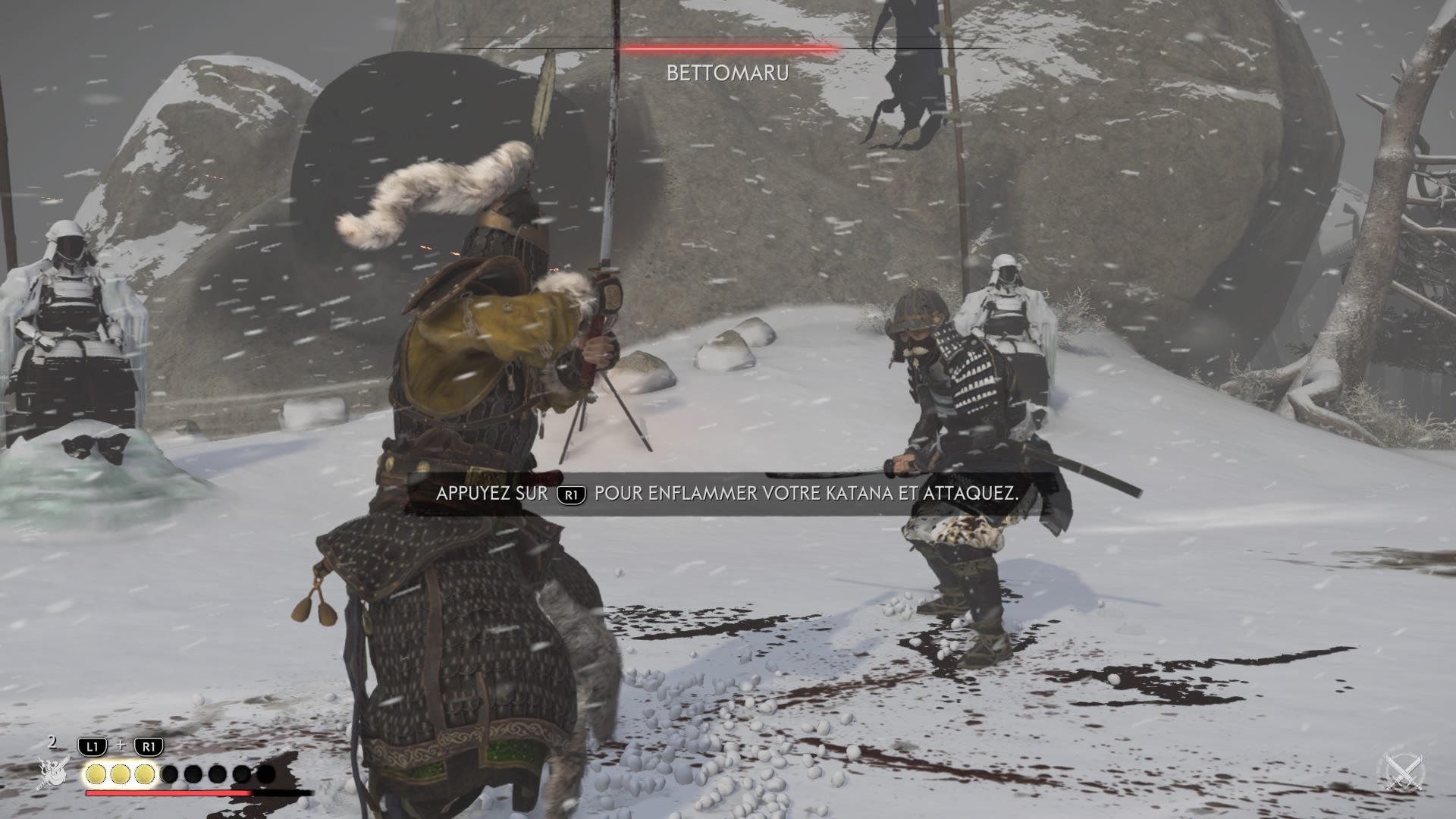Click the ammo count number 2
This screenshot has height=819, width=1456.
52,743
